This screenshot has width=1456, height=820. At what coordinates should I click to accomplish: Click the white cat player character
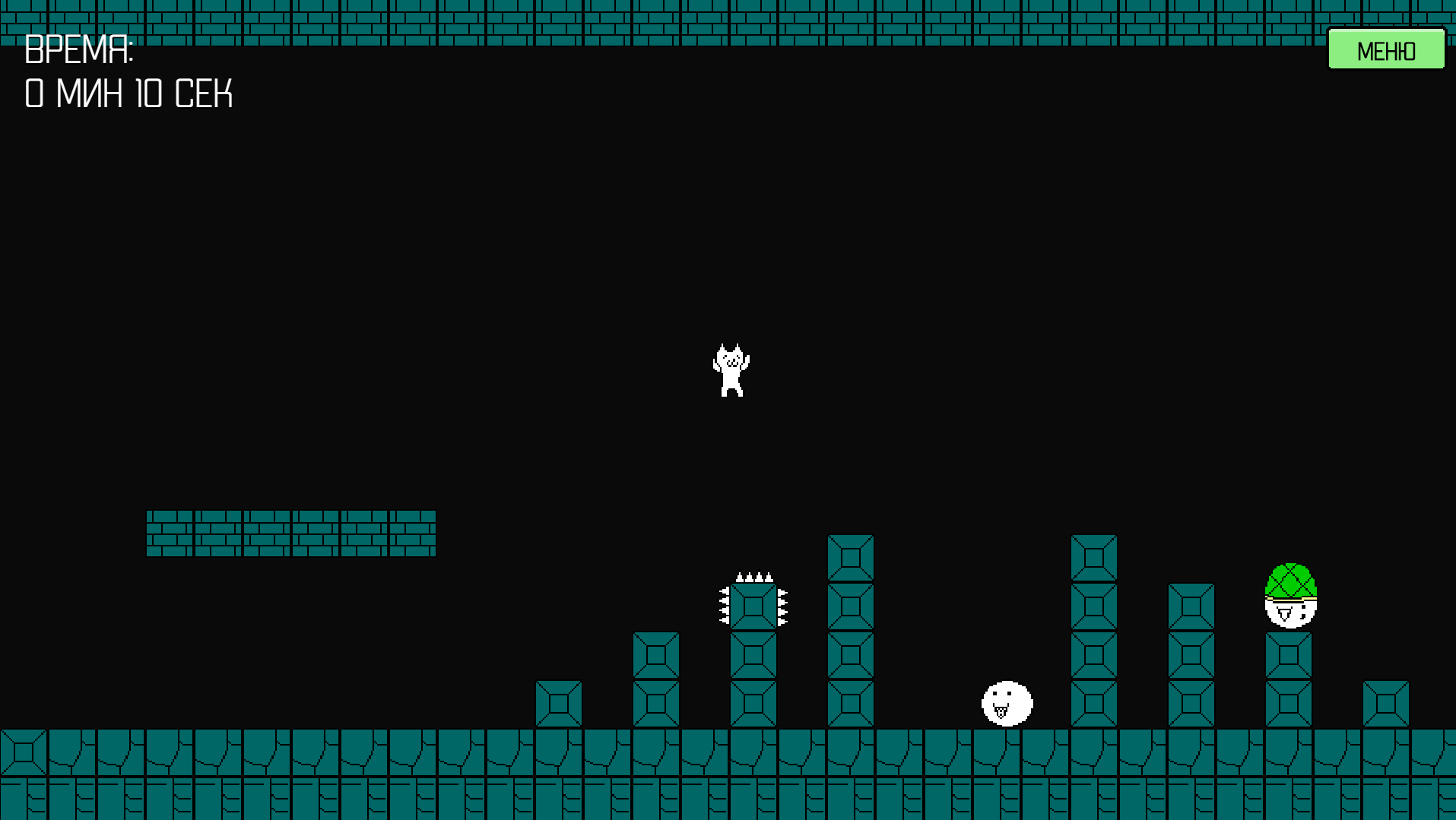[732, 369]
